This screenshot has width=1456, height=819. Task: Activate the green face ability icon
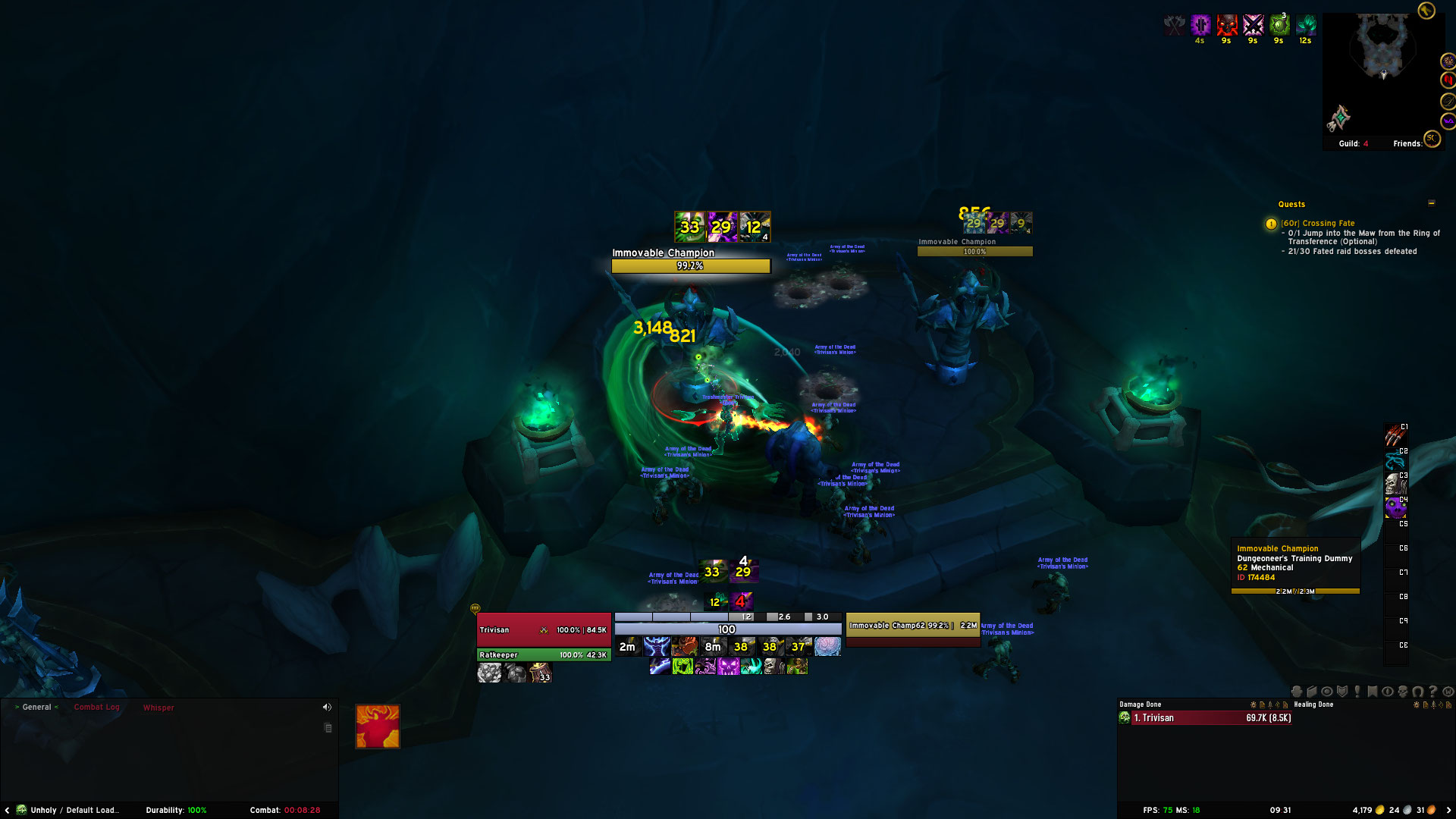click(x=682, y=667)
